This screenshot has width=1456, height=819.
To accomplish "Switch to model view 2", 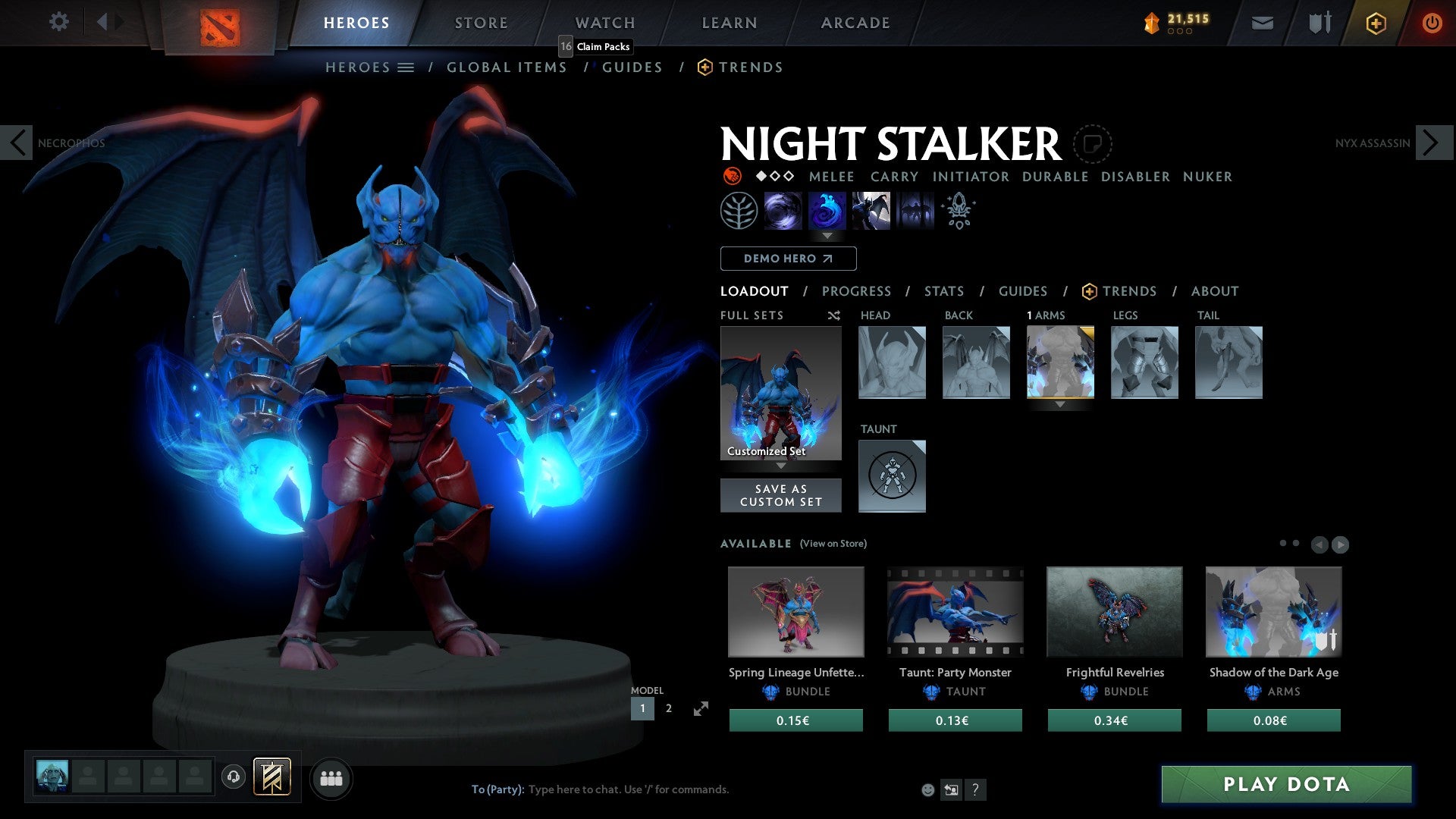I will 668,708.
